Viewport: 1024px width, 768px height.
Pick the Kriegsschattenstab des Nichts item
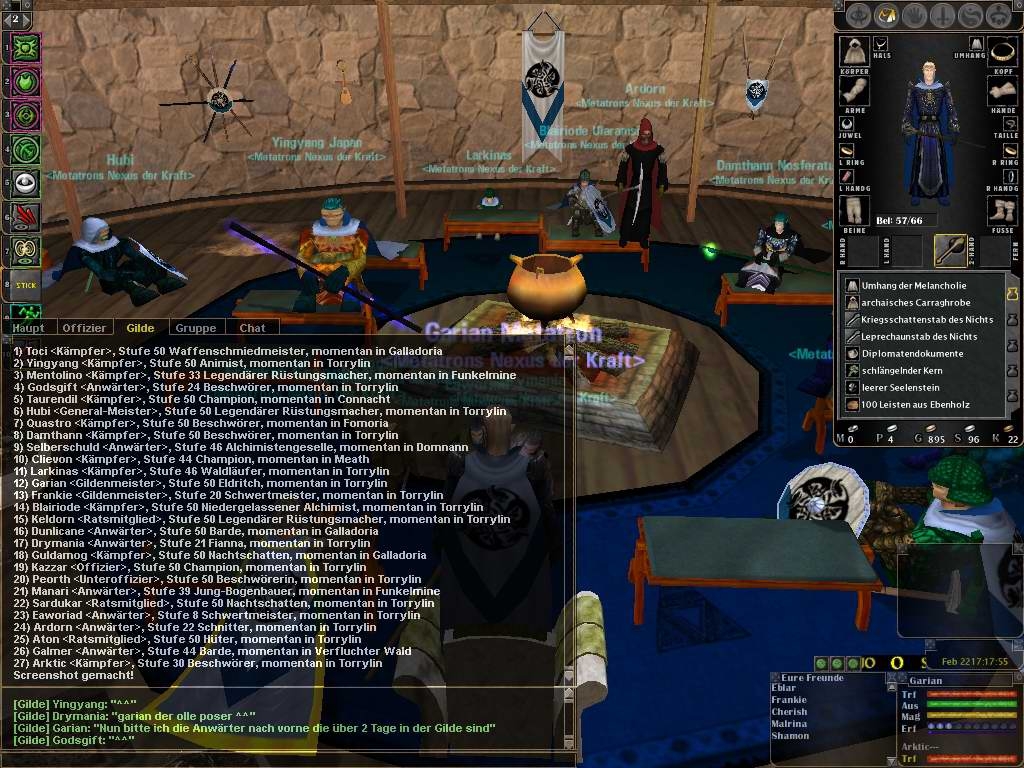[x=918, y=319]
